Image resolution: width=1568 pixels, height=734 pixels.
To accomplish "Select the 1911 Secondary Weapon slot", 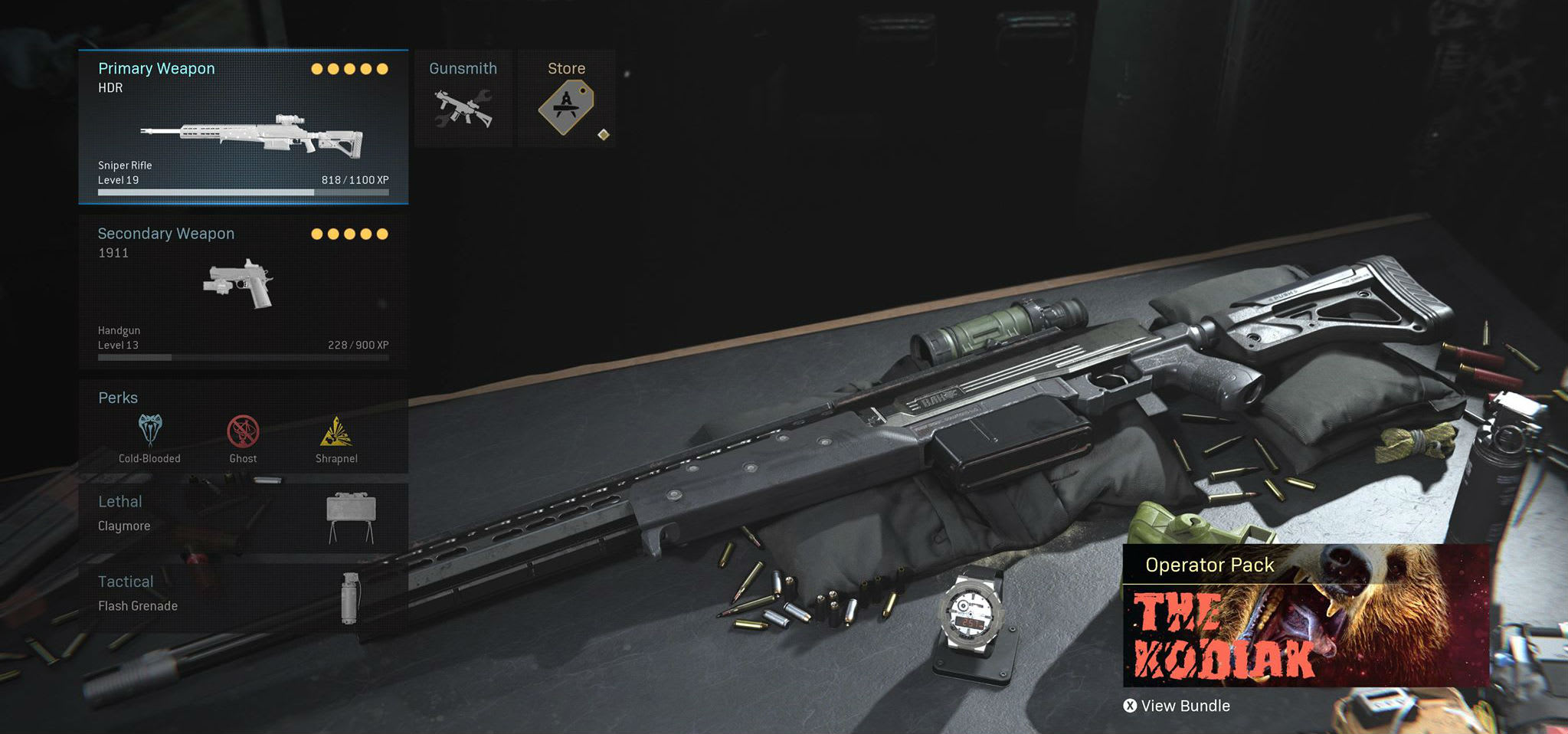I will pos(243,291).
